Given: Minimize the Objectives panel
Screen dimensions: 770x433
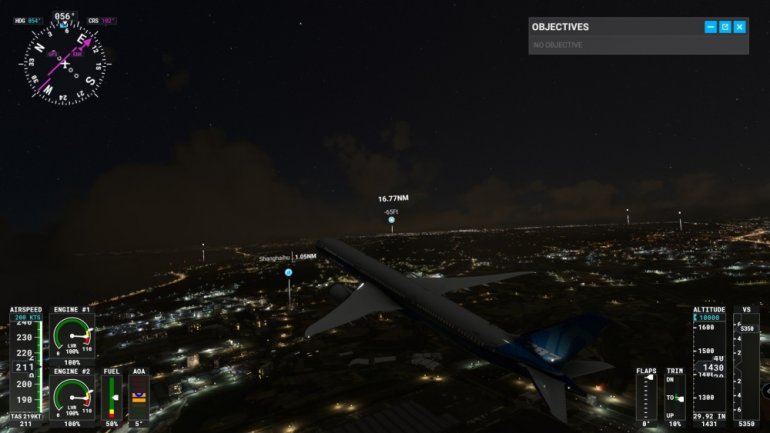Looking at the screenshot, I should tap(710, 27).
